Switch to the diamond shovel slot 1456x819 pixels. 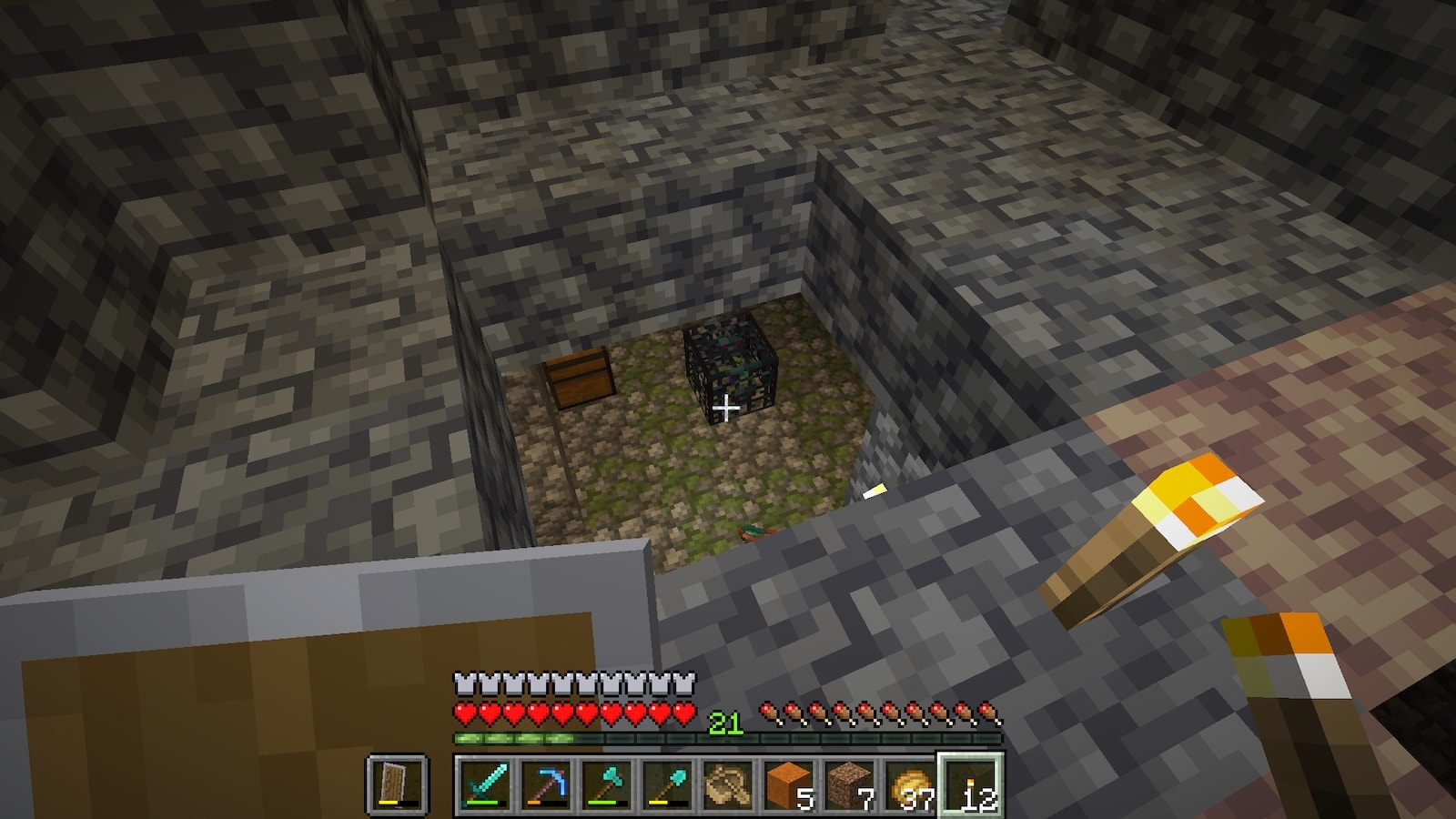click(666, 784)
